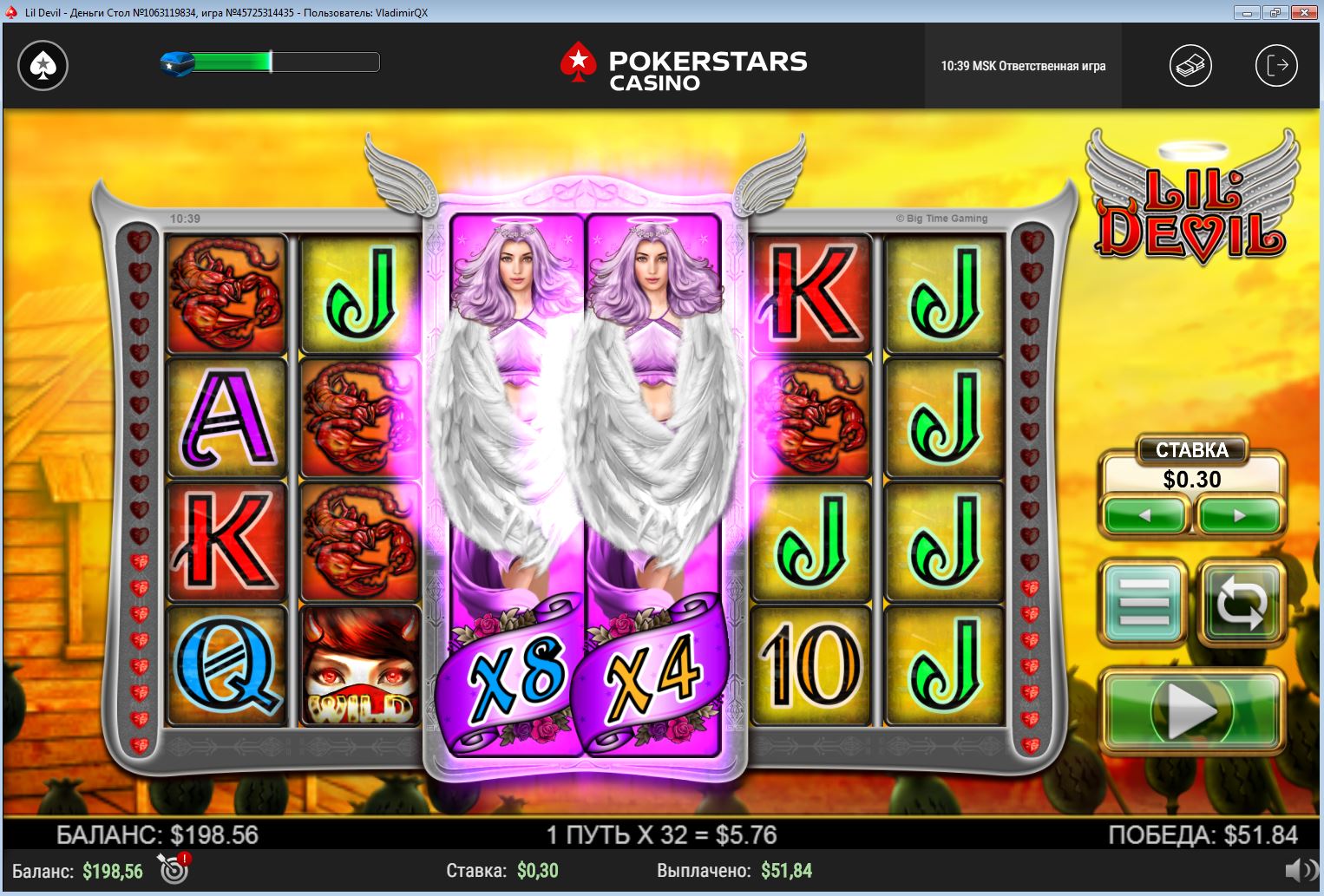Open the Ответственная игра link
Viewport: 1324px width, 896px height.
(x=1052, y=66)
